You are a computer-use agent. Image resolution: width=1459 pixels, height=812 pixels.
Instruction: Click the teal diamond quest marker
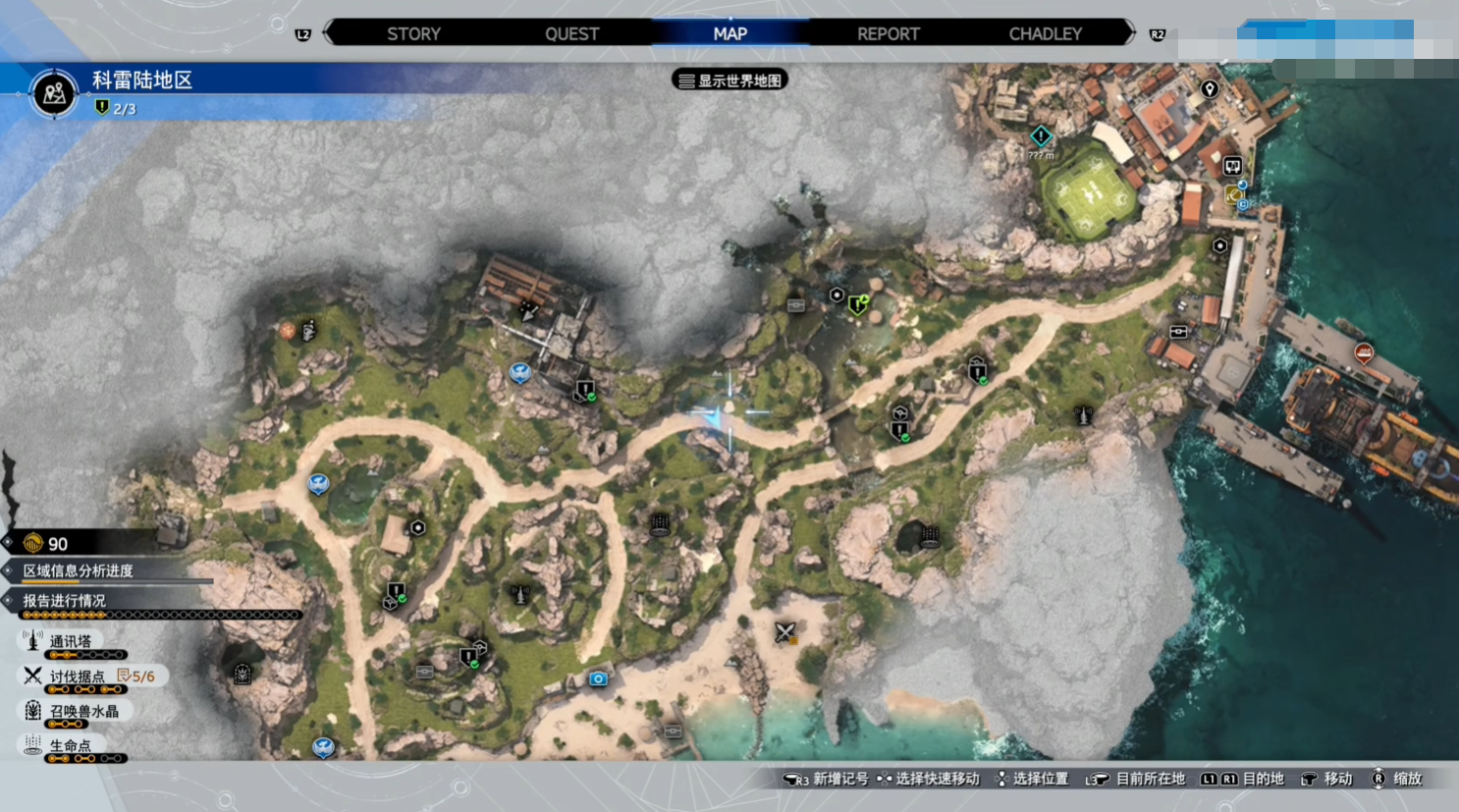click(1041, 135)
